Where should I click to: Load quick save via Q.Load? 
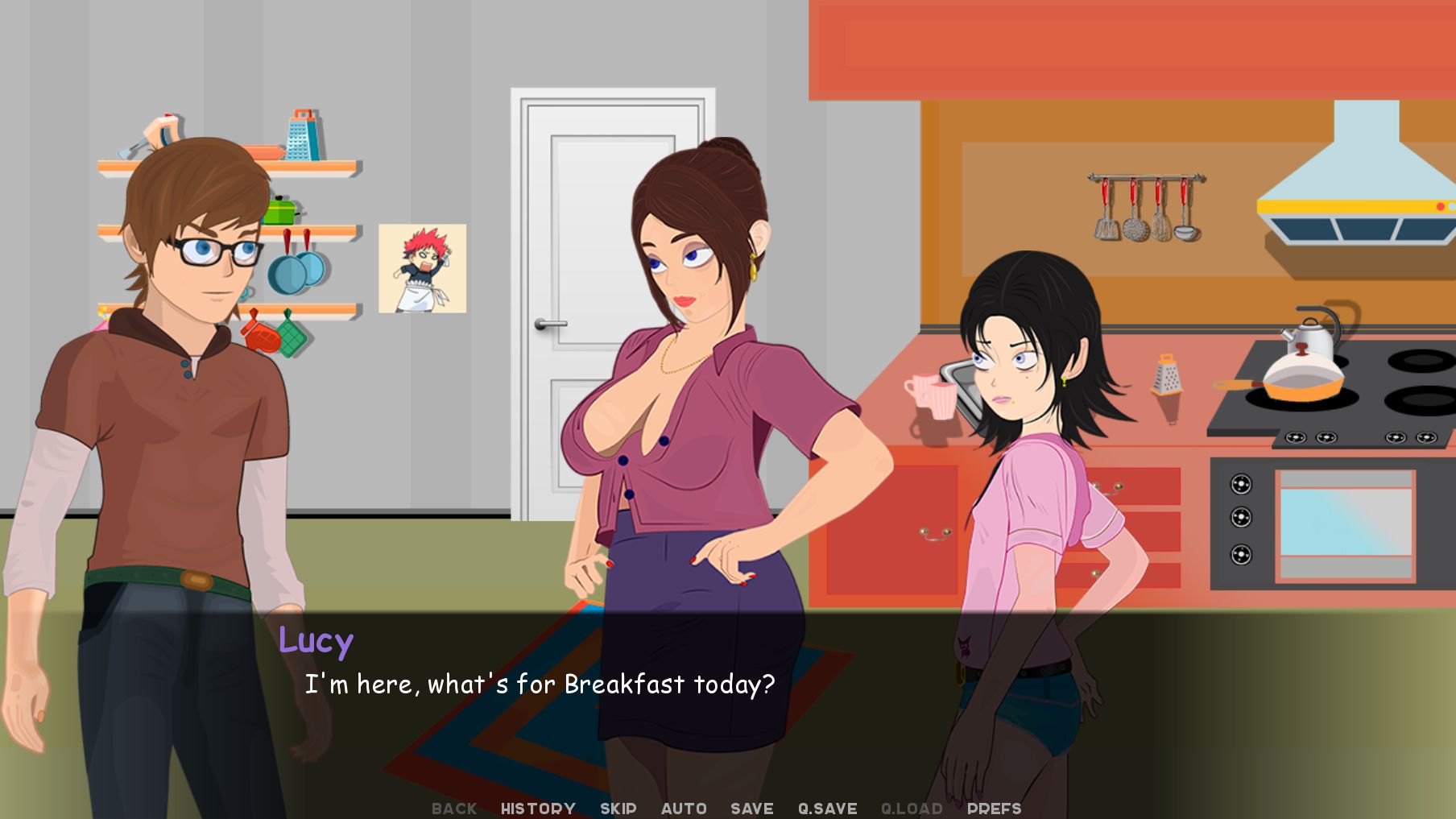point(912,809)
